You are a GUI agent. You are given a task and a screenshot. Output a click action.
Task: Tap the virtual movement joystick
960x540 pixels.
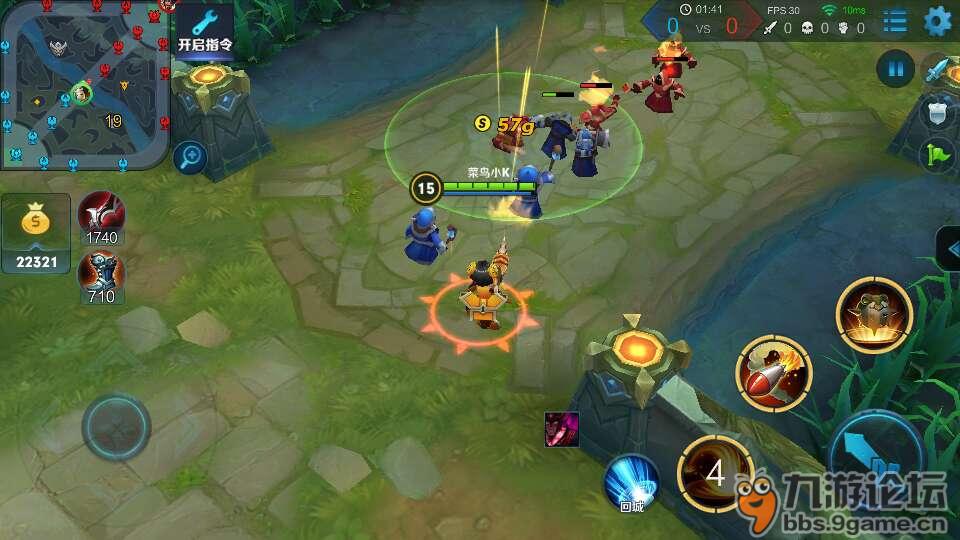pyautogui.click(x=116, y=427)
